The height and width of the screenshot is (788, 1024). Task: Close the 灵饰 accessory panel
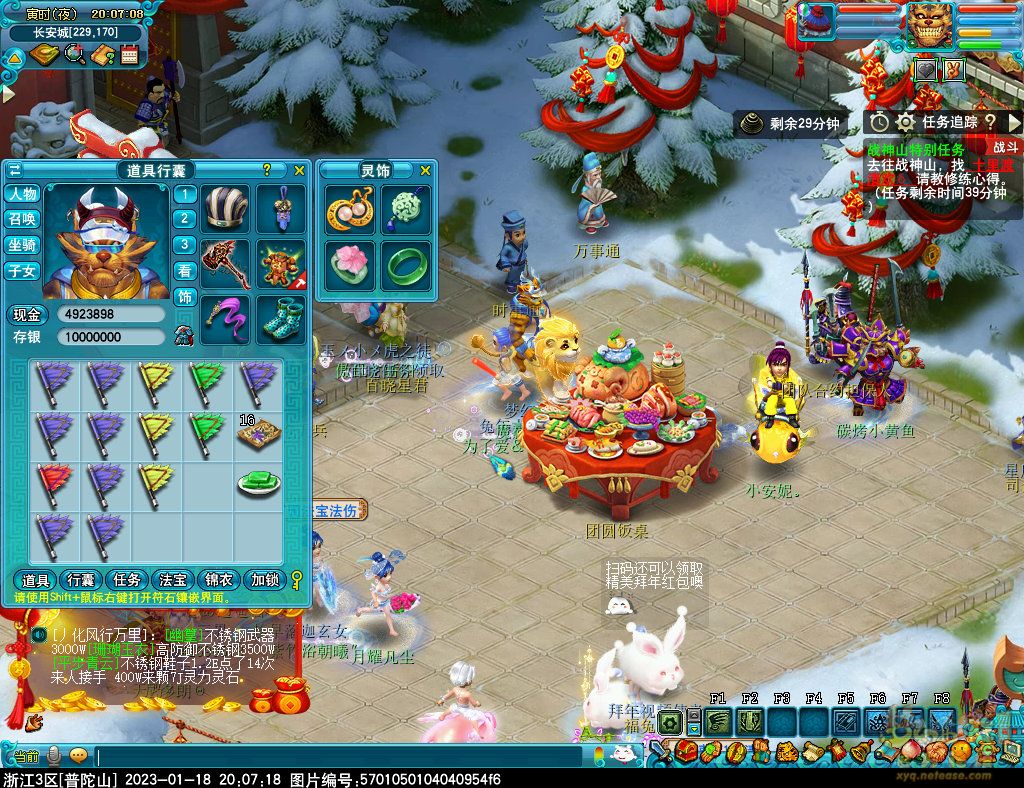click(x=425, y=171)
